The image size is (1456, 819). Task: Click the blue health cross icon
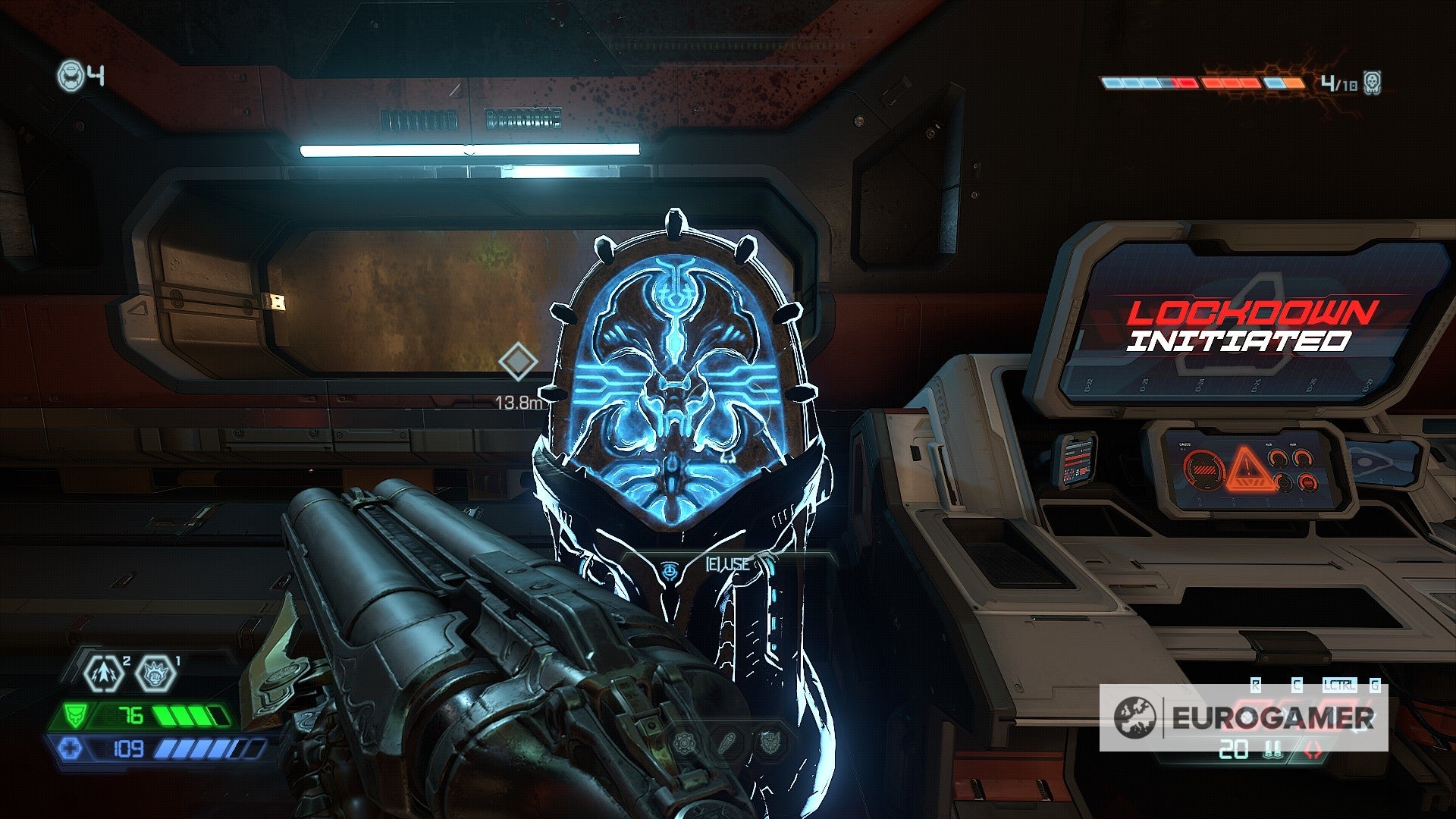[71, 749]
